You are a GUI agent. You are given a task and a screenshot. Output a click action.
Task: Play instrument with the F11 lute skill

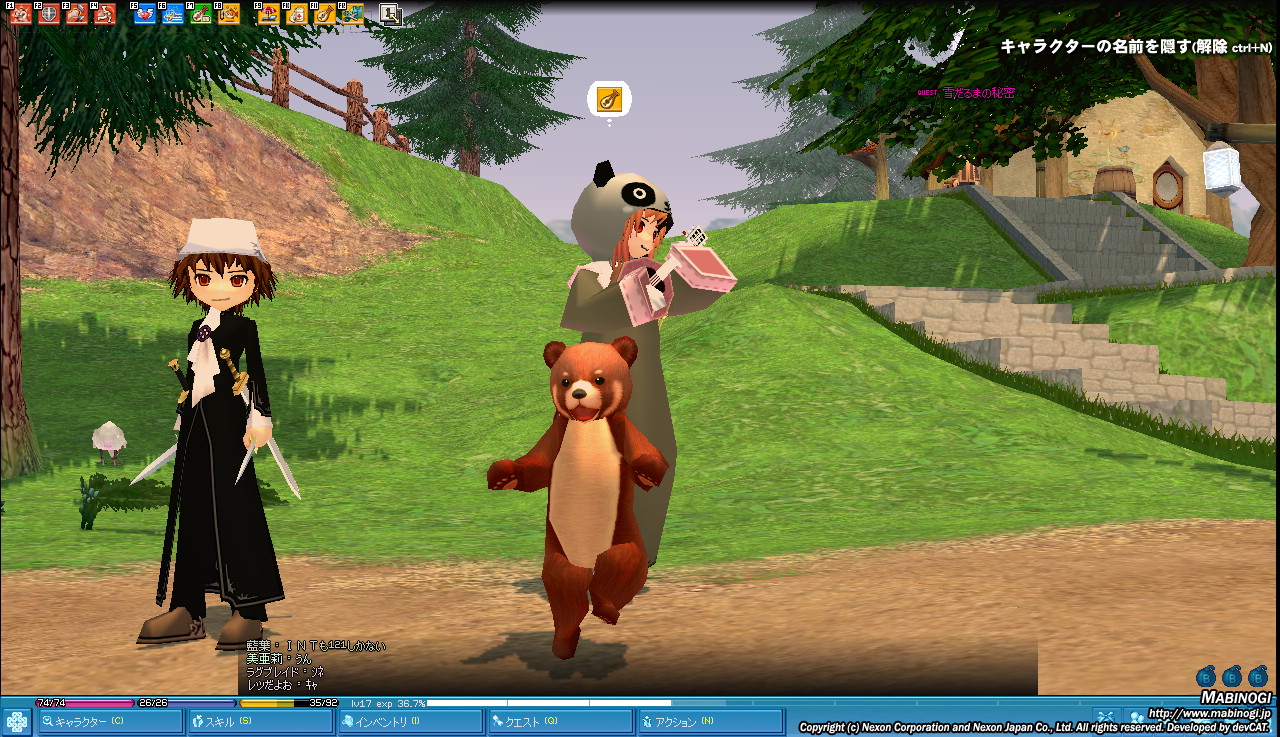coord(325,14)
